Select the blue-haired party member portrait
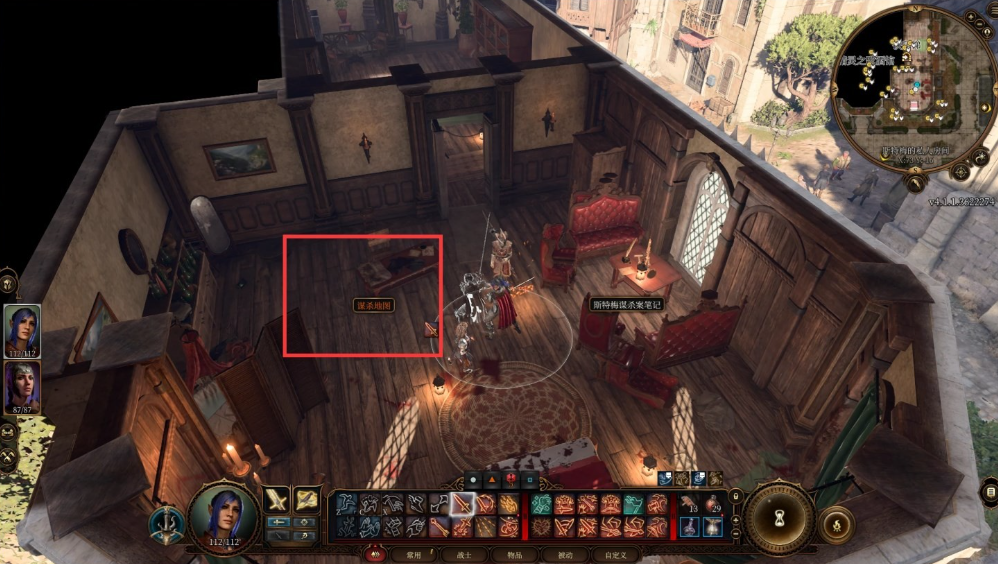This screenshot has height=564, width=998. click(x=22, y=329)
